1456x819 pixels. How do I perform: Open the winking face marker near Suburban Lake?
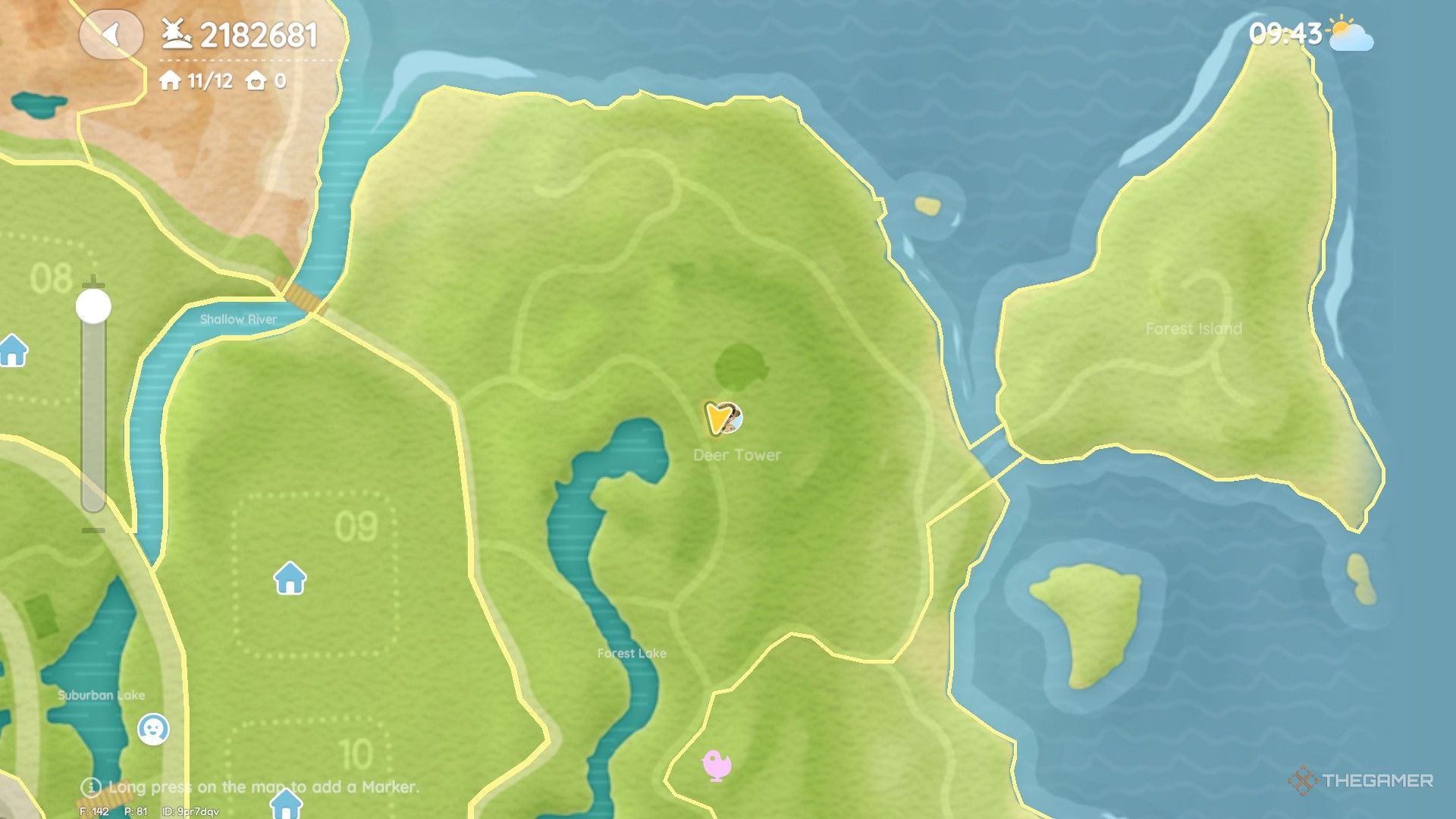click(153, 729)
